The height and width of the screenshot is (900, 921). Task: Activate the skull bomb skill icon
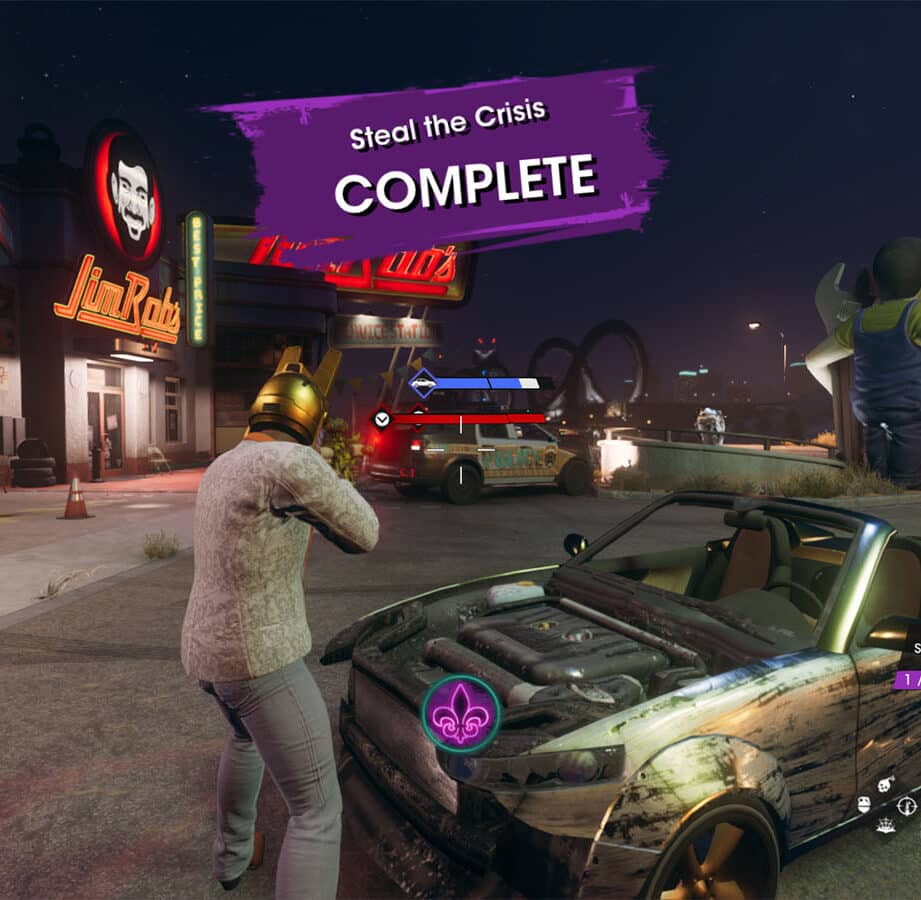885,784
